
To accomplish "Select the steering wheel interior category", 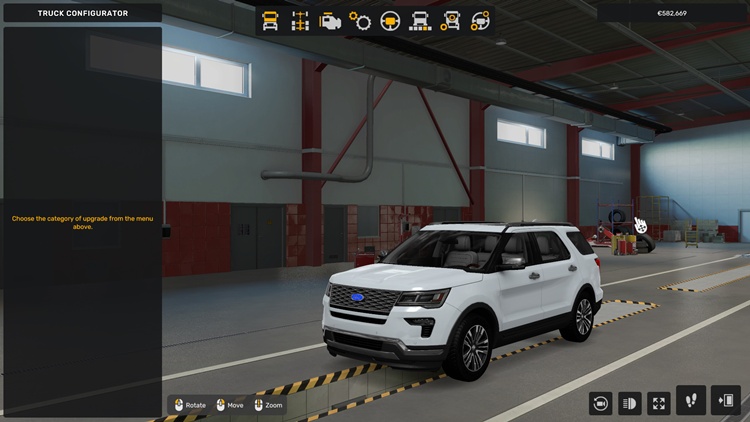I will point(390,21).
